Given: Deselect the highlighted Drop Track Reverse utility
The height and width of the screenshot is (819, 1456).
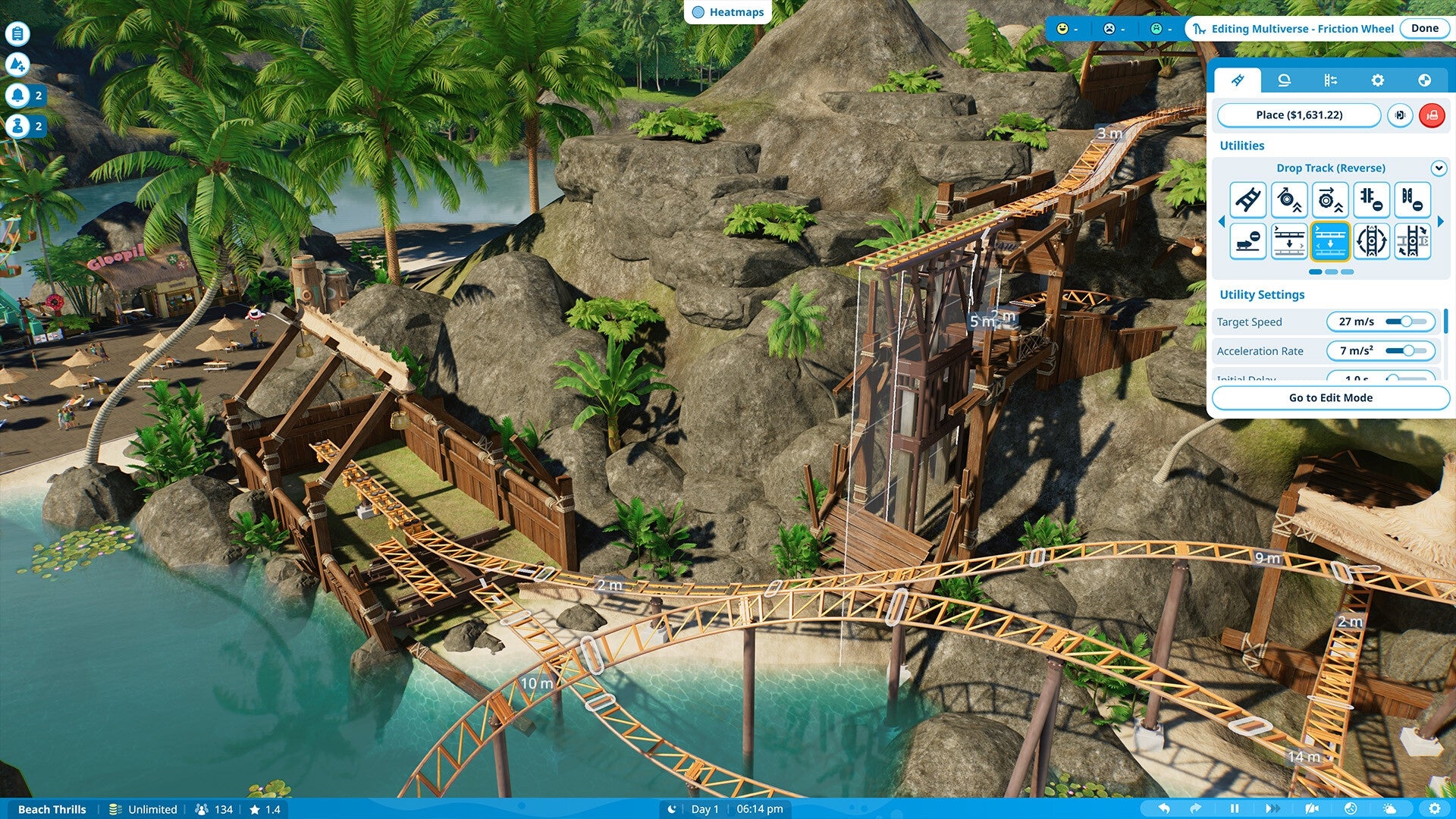Looking at the screenshot, I should (x=1330, y=241).
